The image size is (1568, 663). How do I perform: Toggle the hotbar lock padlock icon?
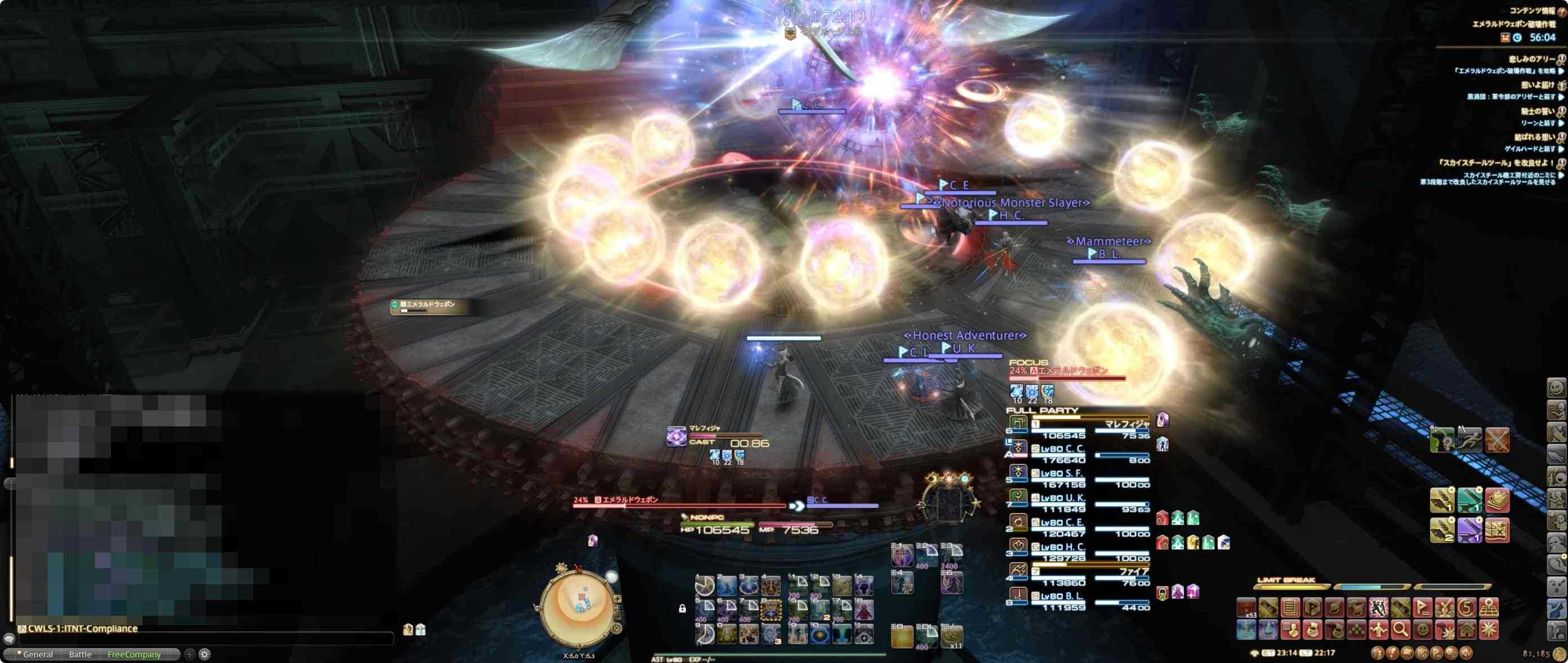click(x=684, y=610)
